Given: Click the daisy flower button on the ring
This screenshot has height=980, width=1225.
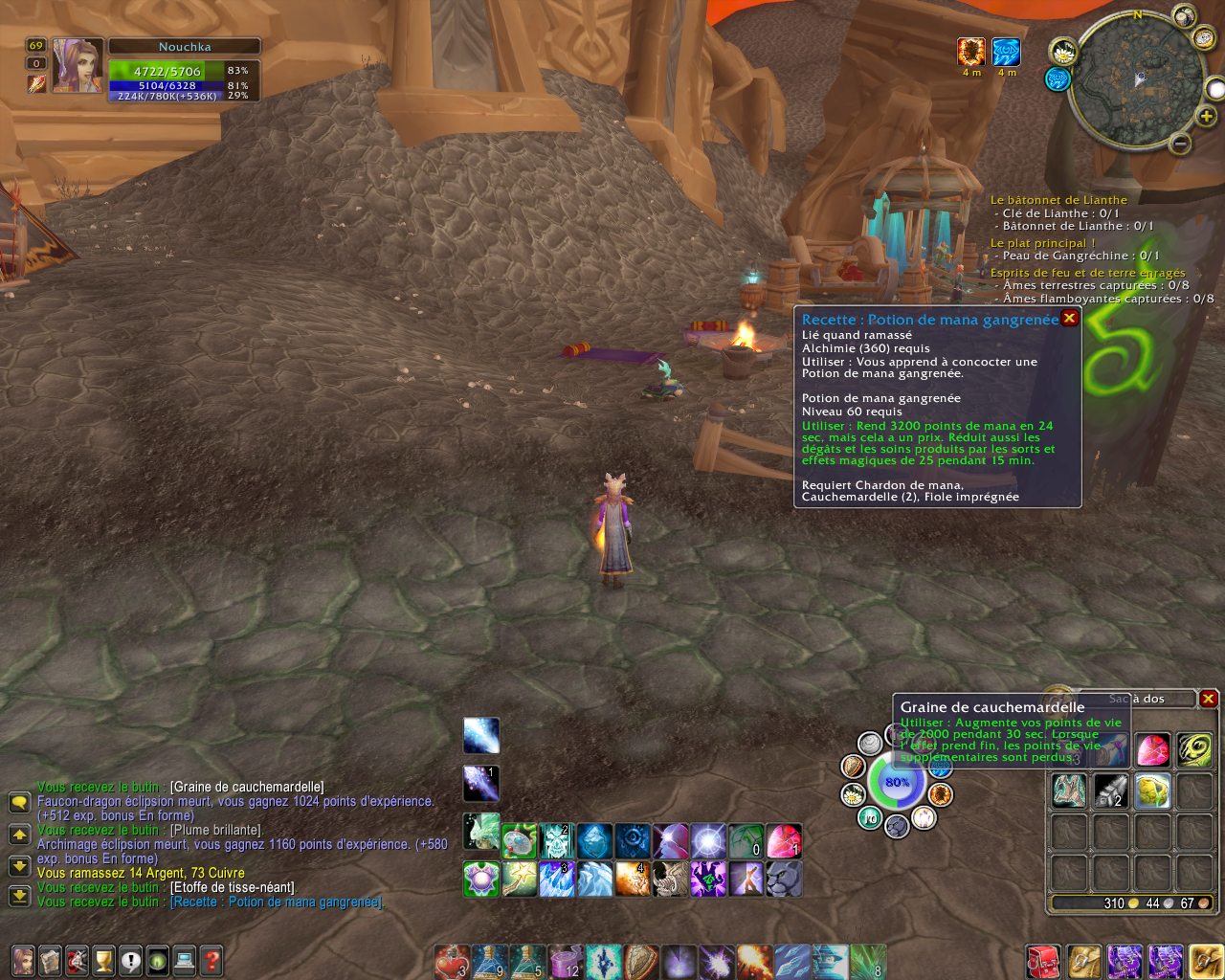Looking at the screenshot, I should pos(853,794).
